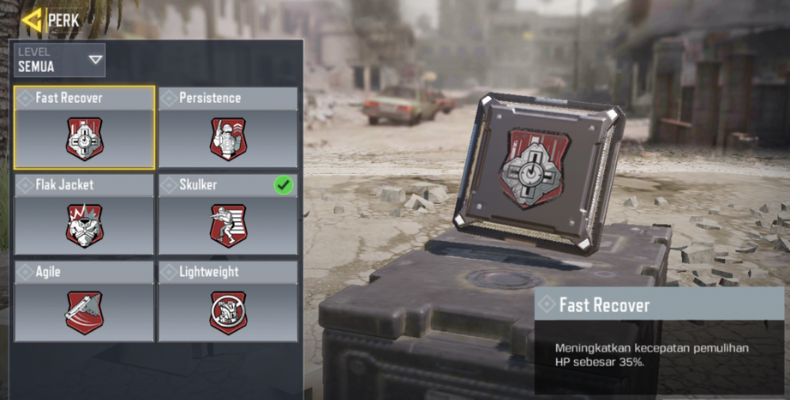Open the Level Semua dropdown
This screenshot has width=800, height=400.
tap(61, 60)
